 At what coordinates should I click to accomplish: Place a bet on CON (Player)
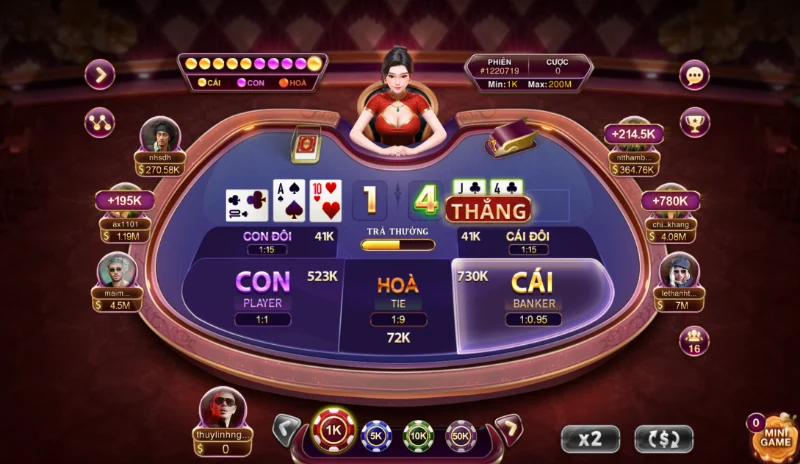tap(264, 295)
